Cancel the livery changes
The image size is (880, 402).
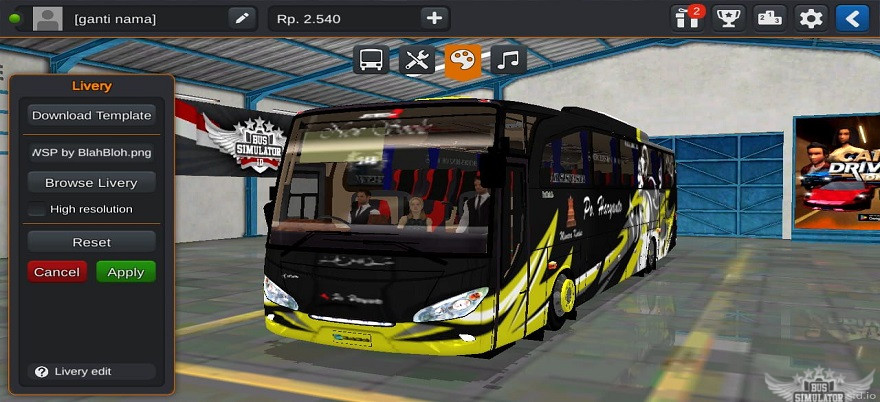[x=57, y=272]
